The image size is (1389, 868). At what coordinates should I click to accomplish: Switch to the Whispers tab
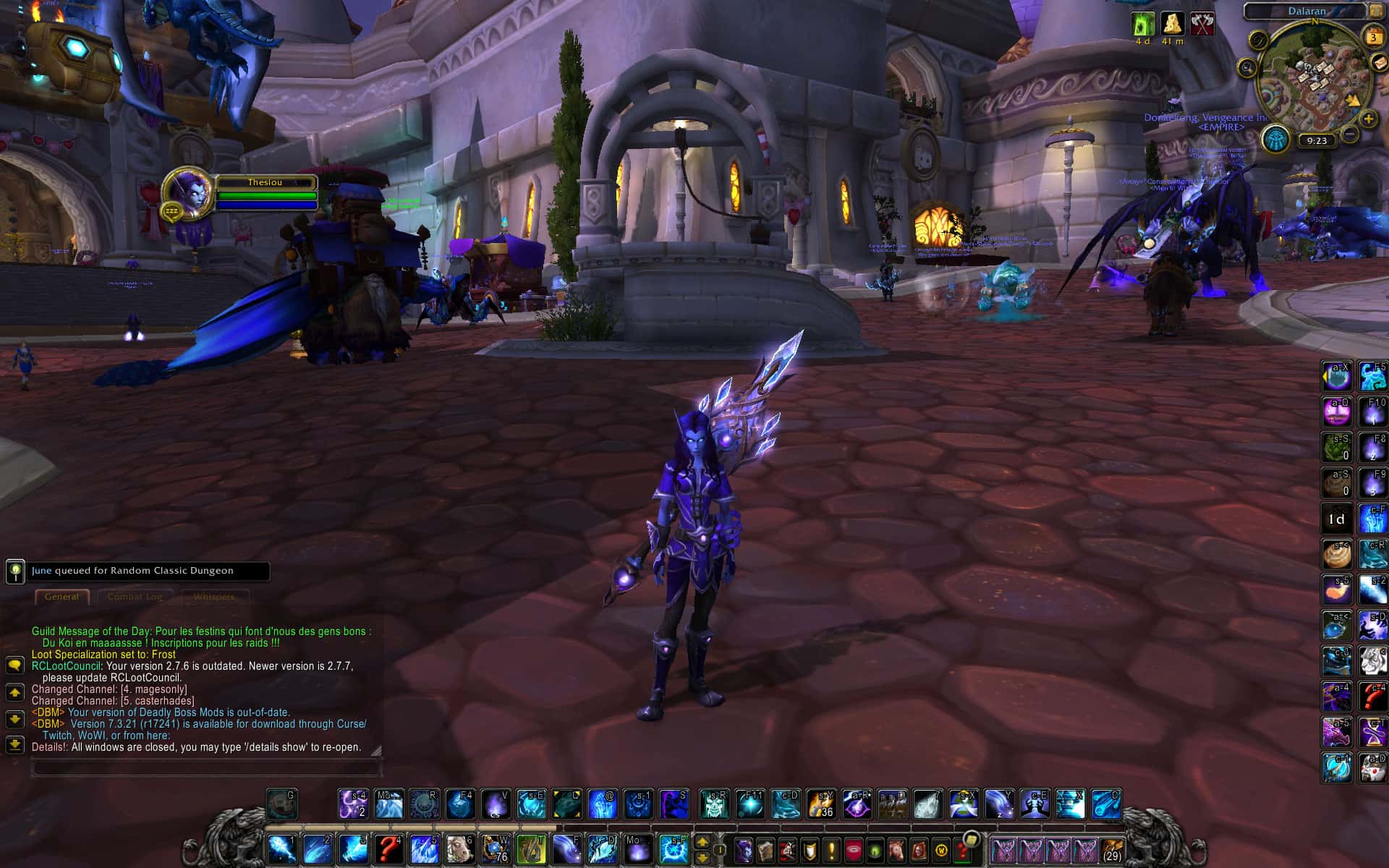(x=215, y=596)
